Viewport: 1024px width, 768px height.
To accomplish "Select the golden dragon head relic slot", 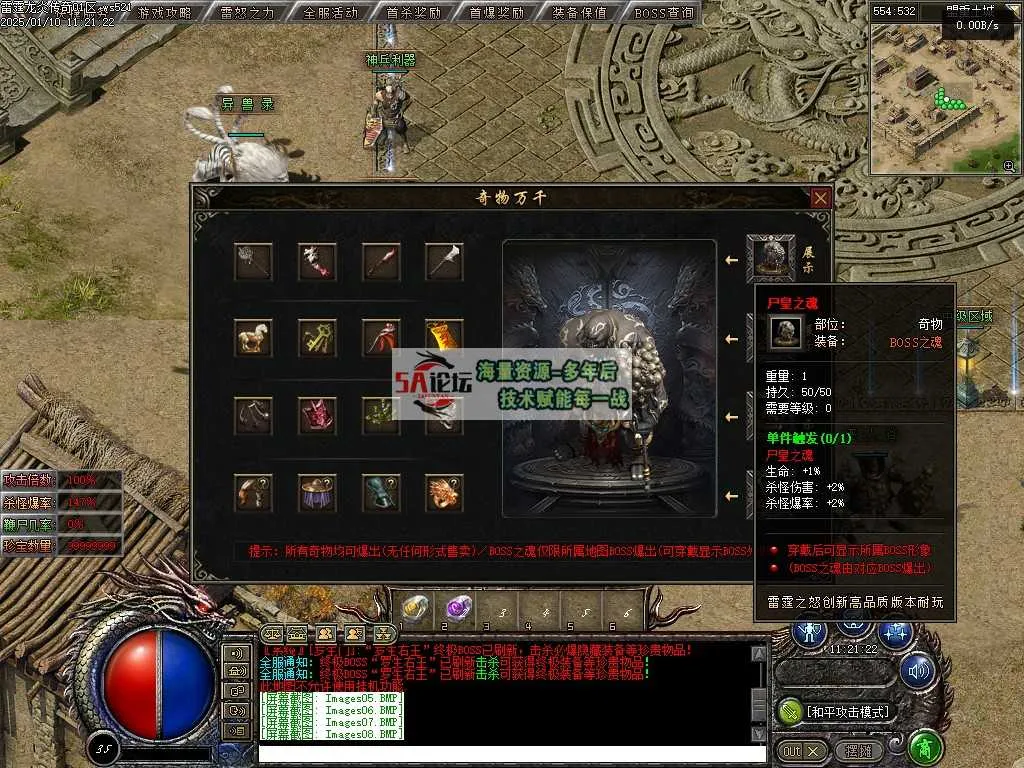I will point(444,492).
